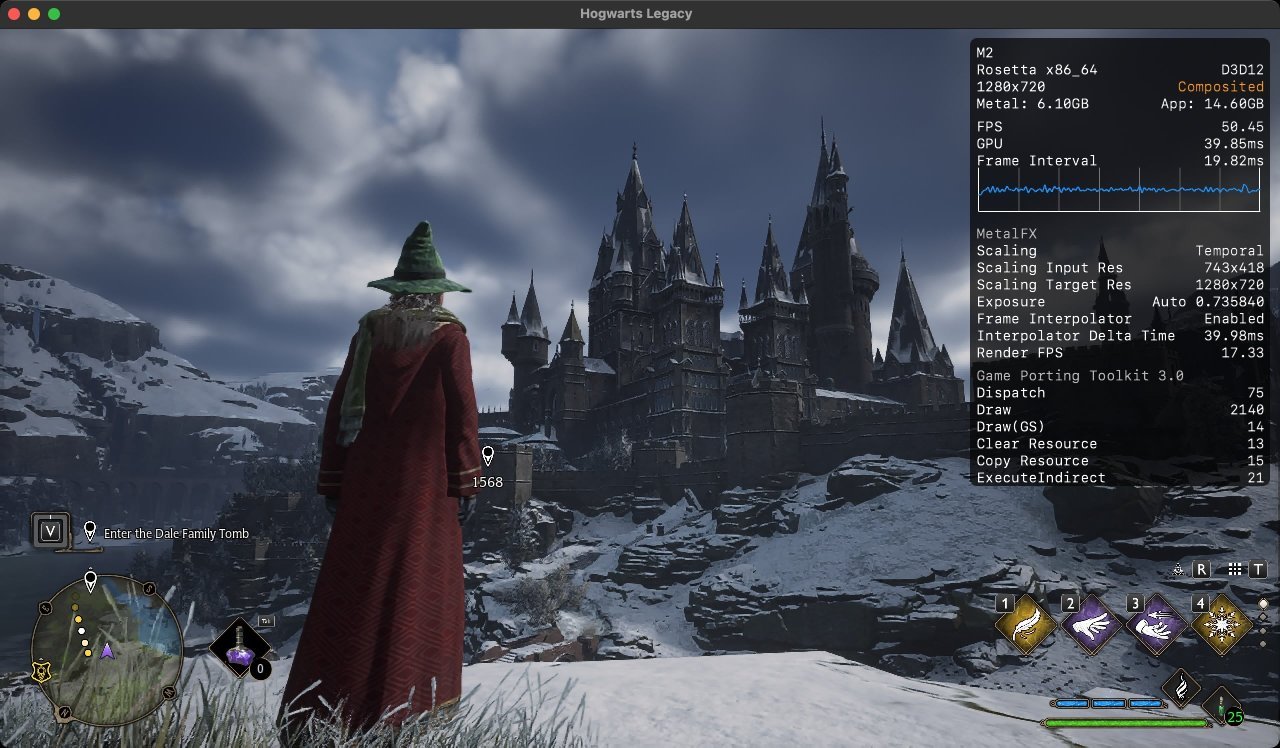Viewport: 1280px width, 748px height.
Task: Cast the purple open-hand spell in slot 2
Action: point(1090,626)
